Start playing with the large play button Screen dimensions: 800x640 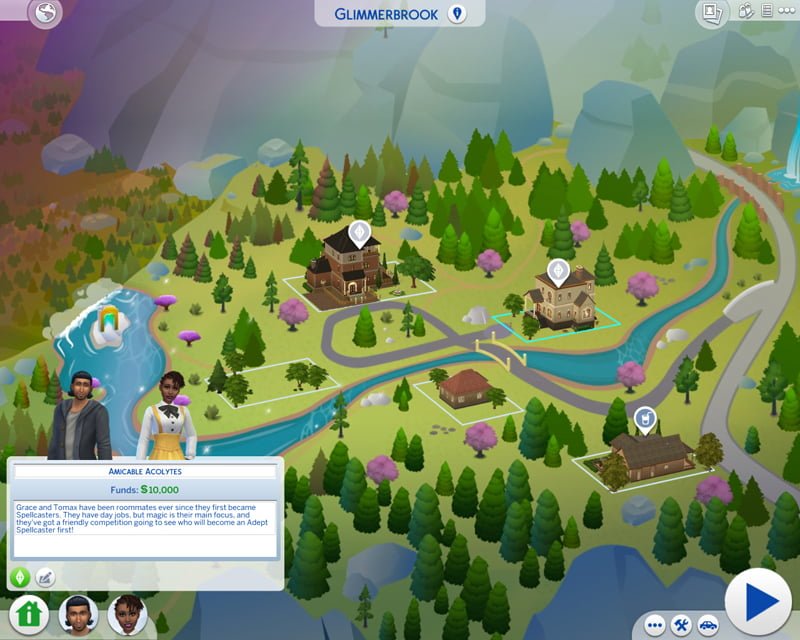[x=758, y=602]
